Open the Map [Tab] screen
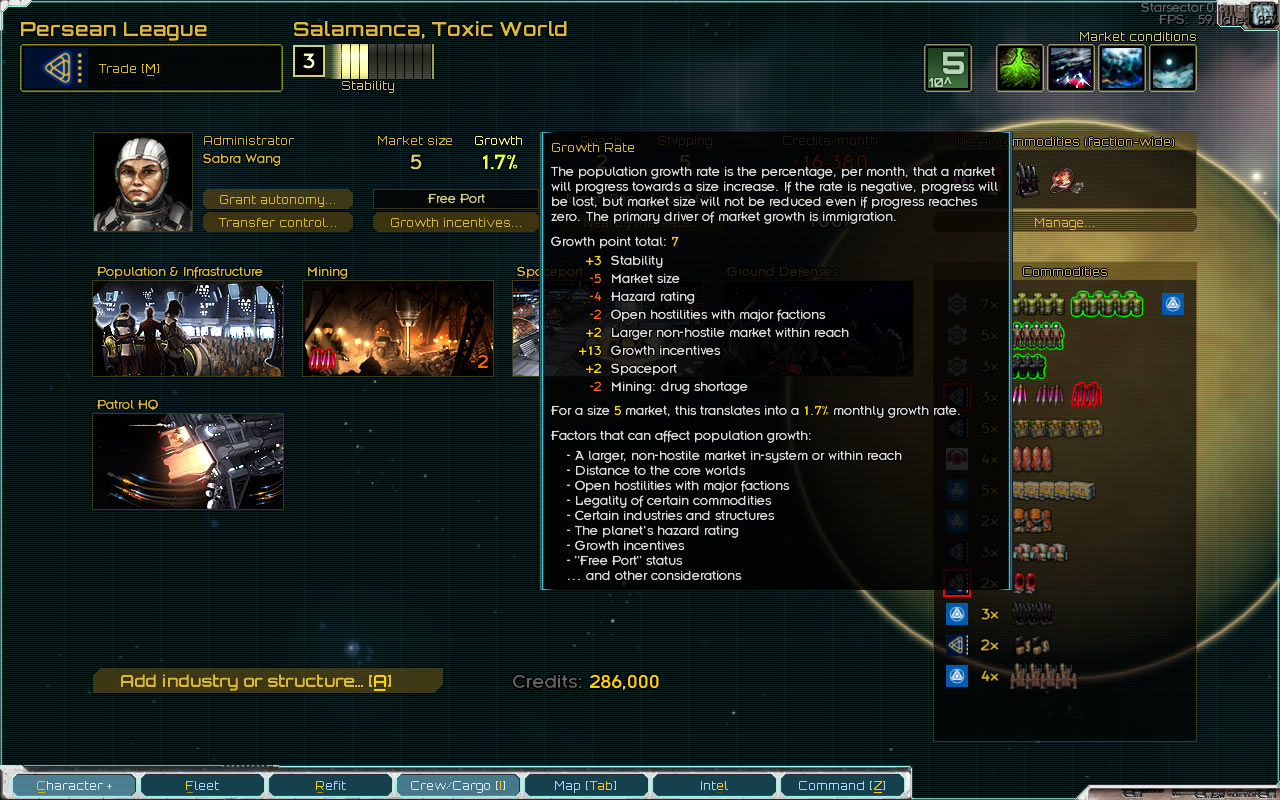This screenshot has width=1280, height=800. pos(586,785)
